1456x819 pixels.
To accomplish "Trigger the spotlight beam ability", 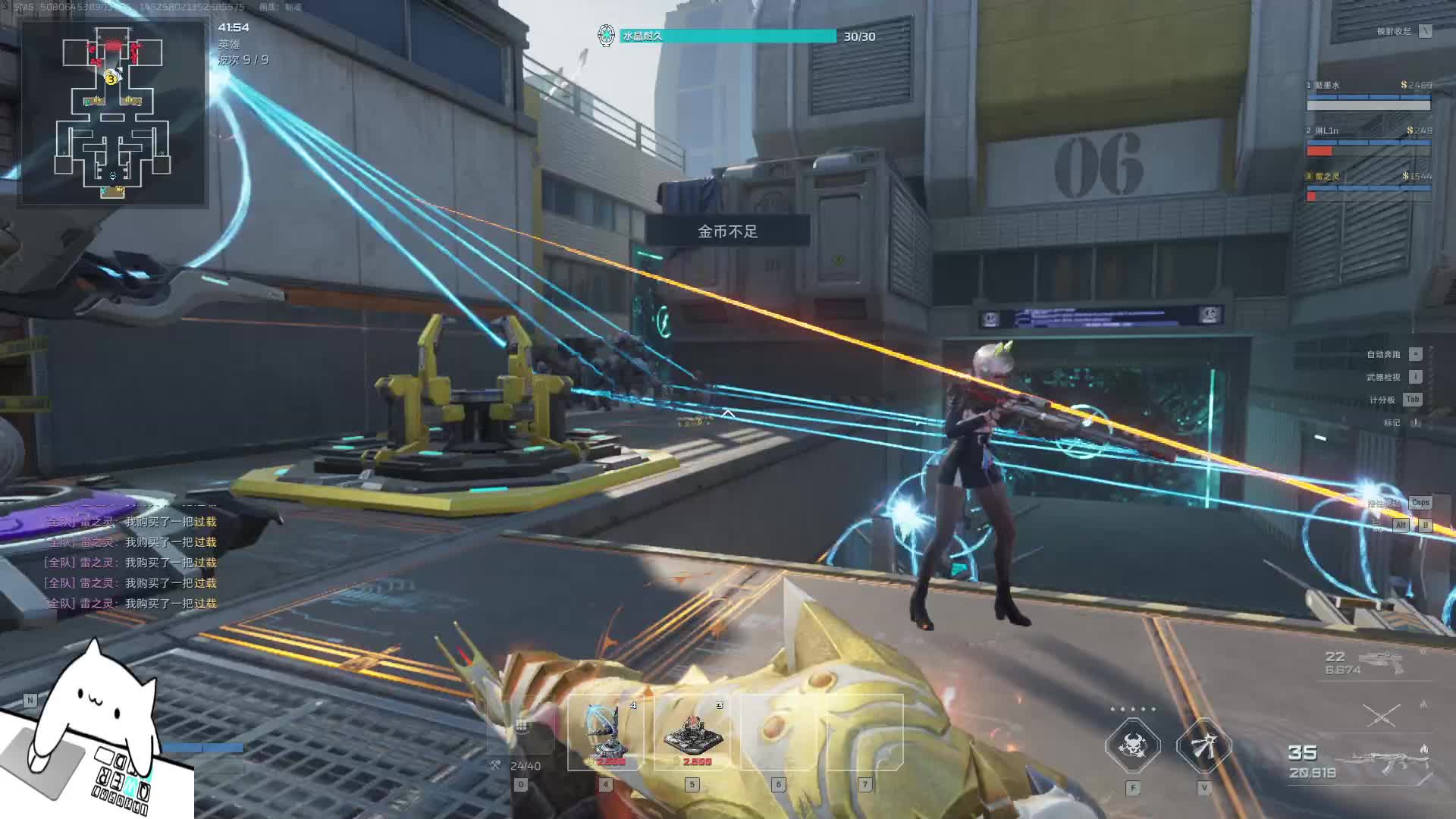I will (1203, 746).
